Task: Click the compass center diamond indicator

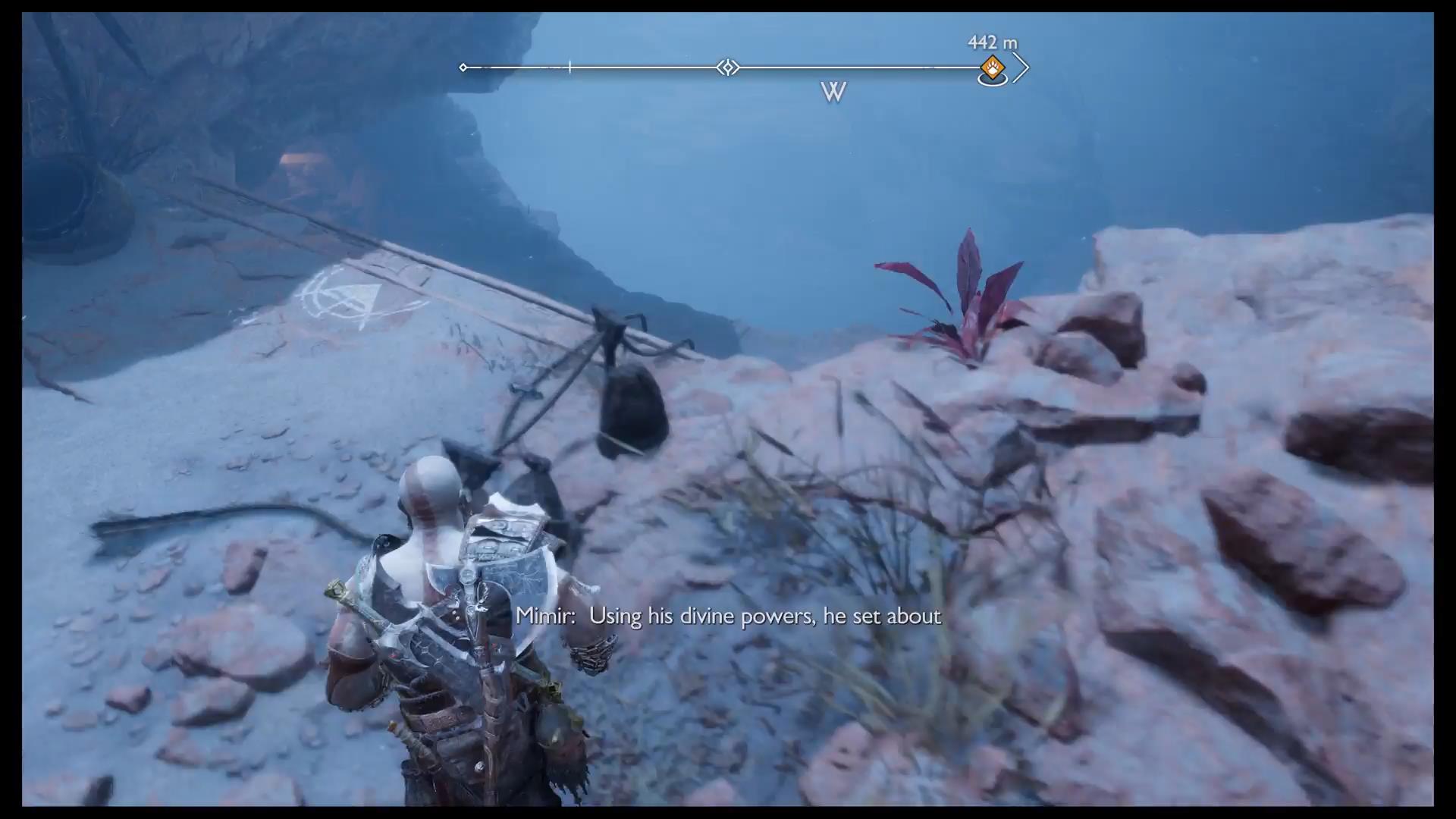Action: (728, 67)
